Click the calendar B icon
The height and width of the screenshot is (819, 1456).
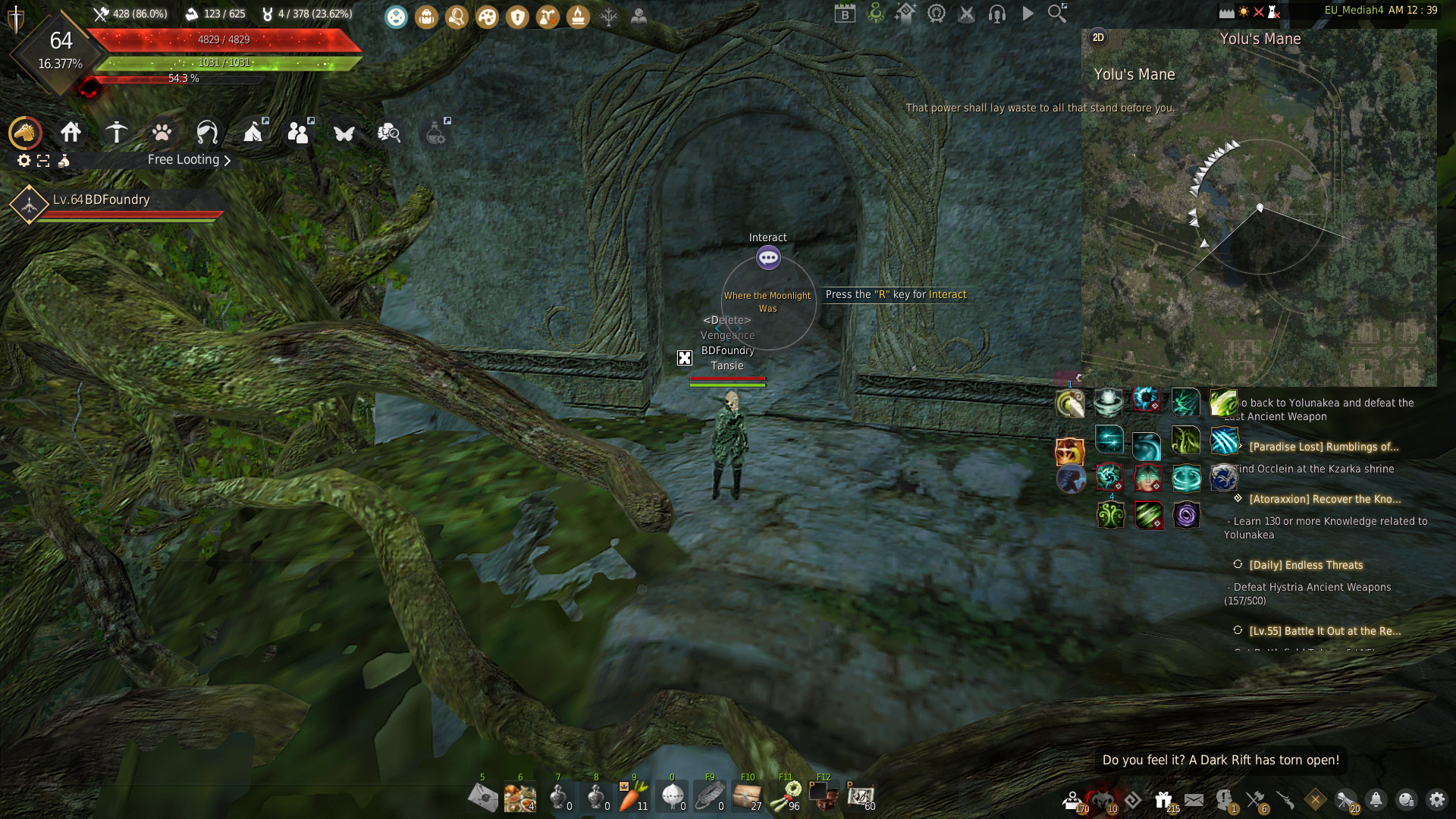point(845,14)
